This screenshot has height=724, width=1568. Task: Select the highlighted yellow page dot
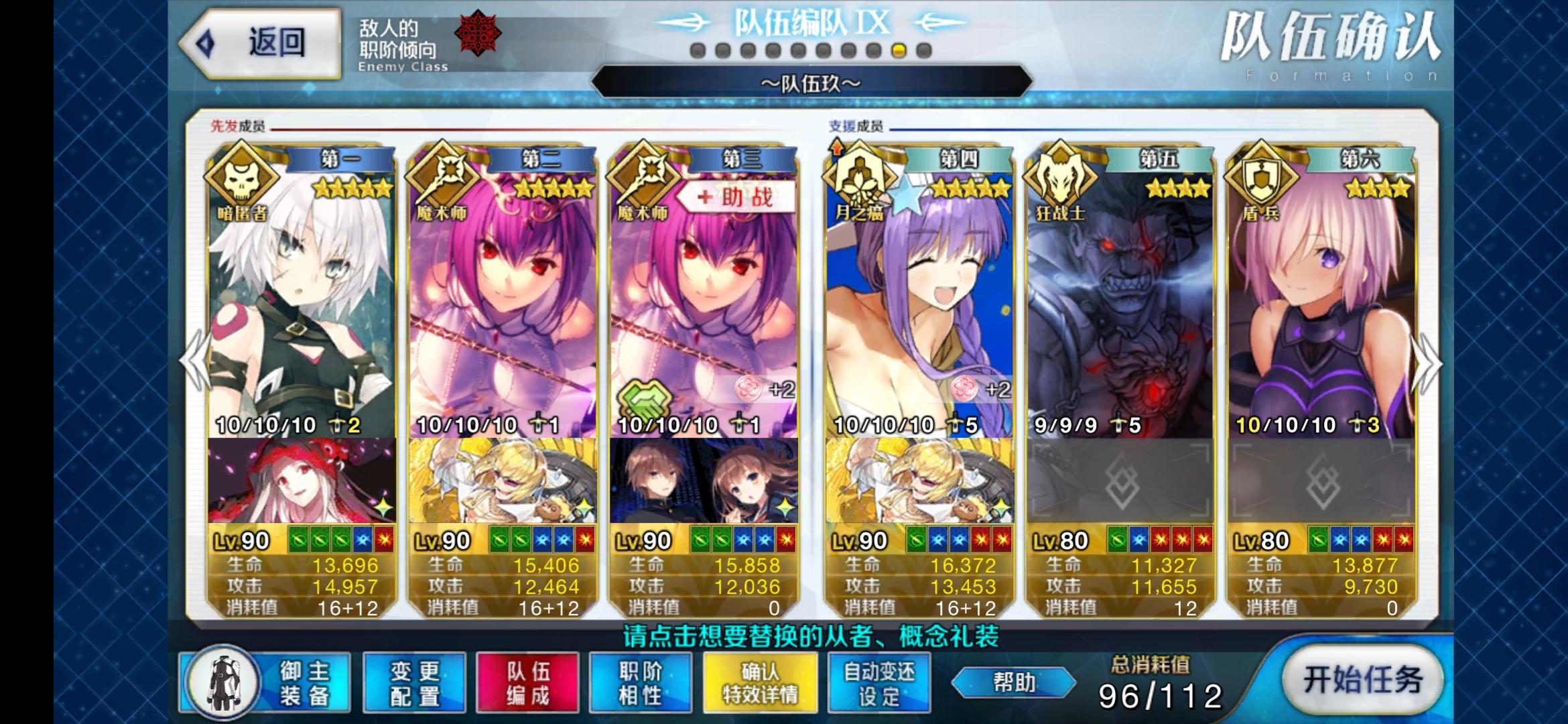(899, 48)
